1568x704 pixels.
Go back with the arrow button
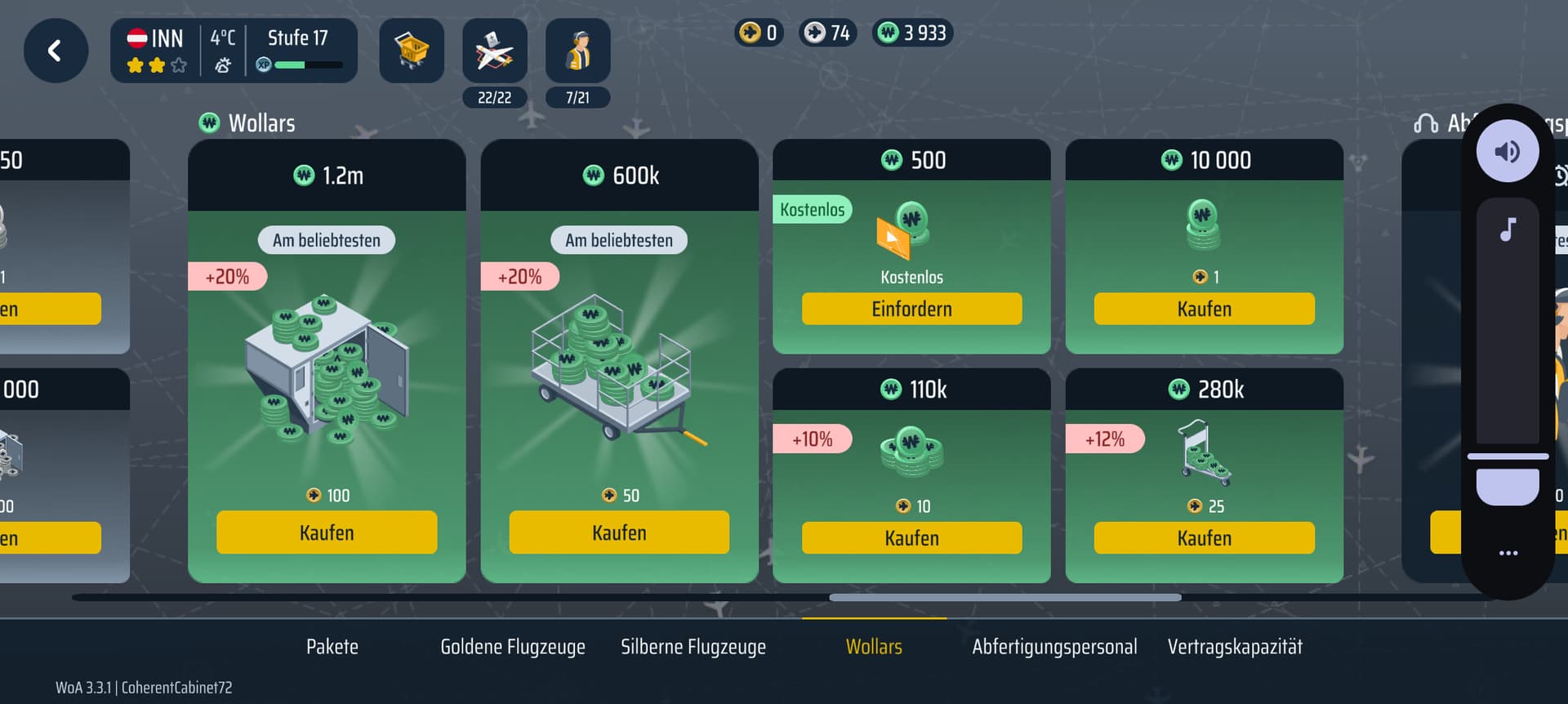tap(56, 51)
